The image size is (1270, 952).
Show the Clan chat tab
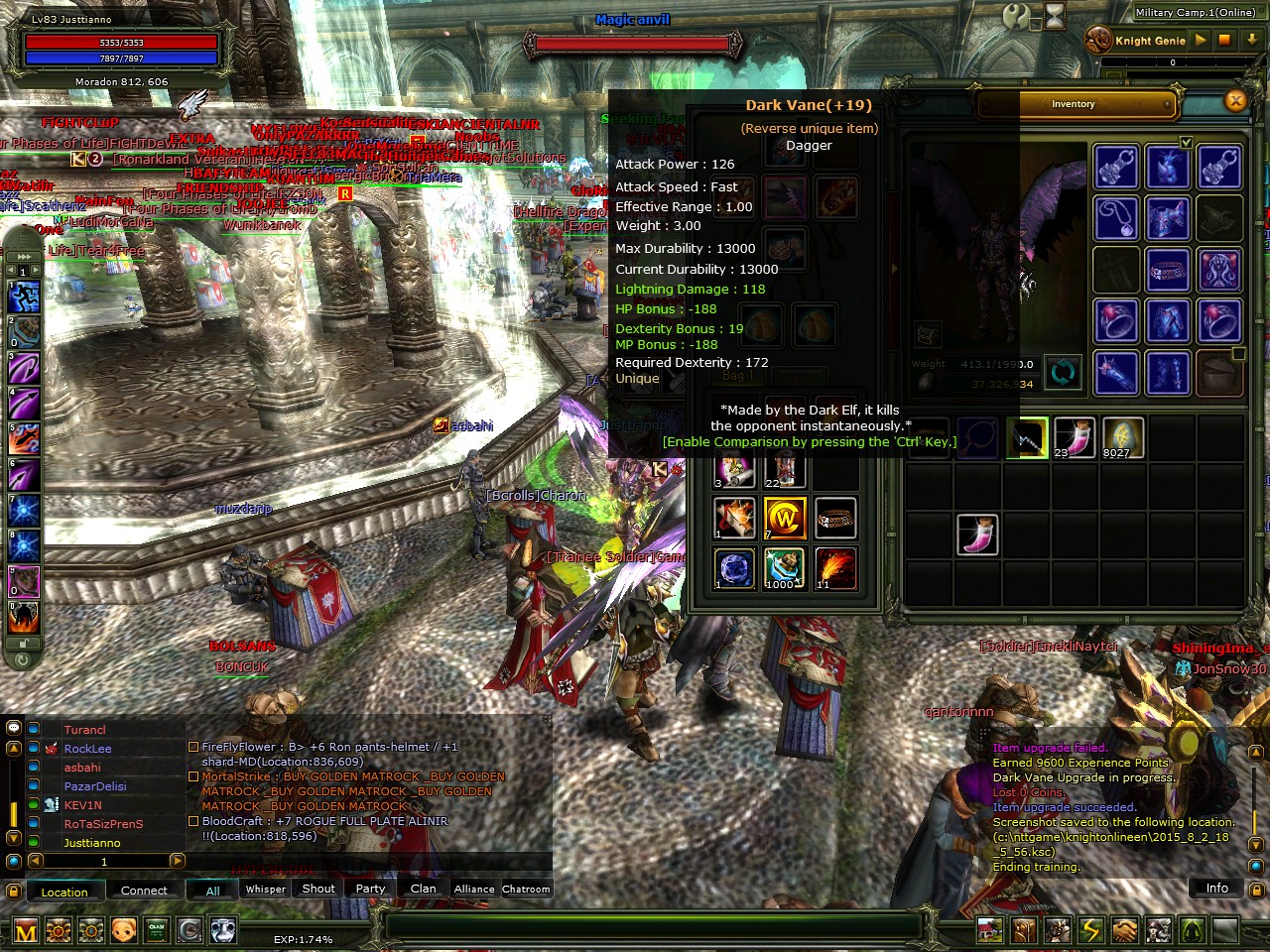click(424, 890)
